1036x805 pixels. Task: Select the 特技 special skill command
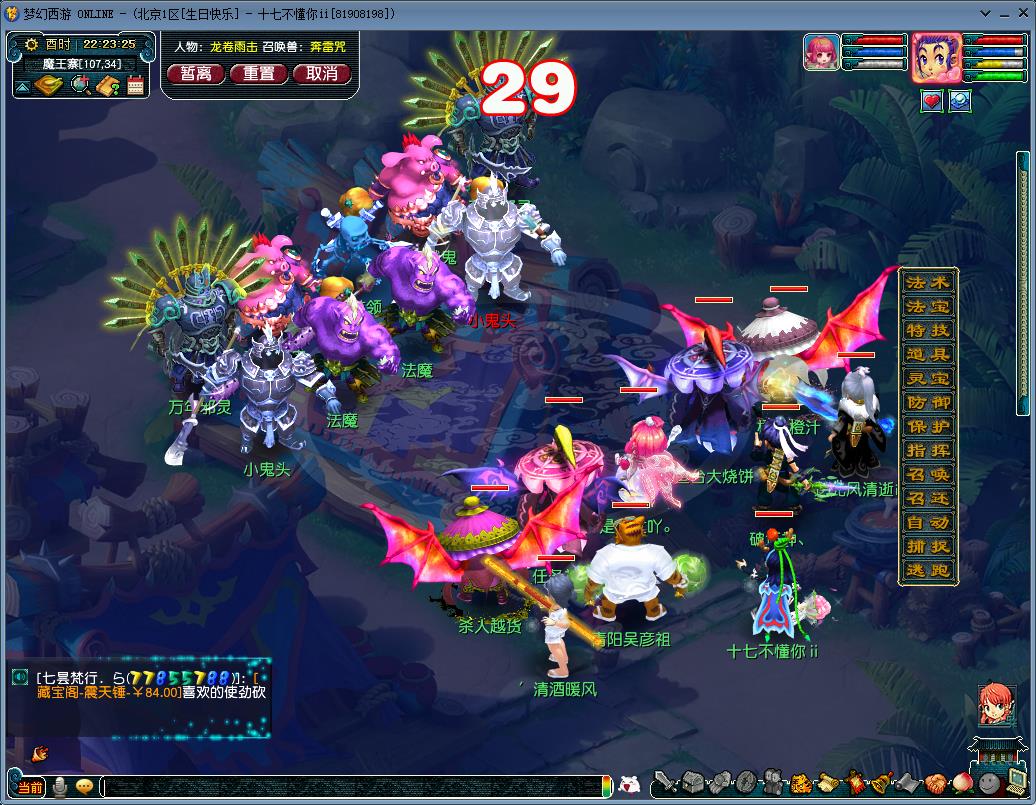[x=928, y=330]
